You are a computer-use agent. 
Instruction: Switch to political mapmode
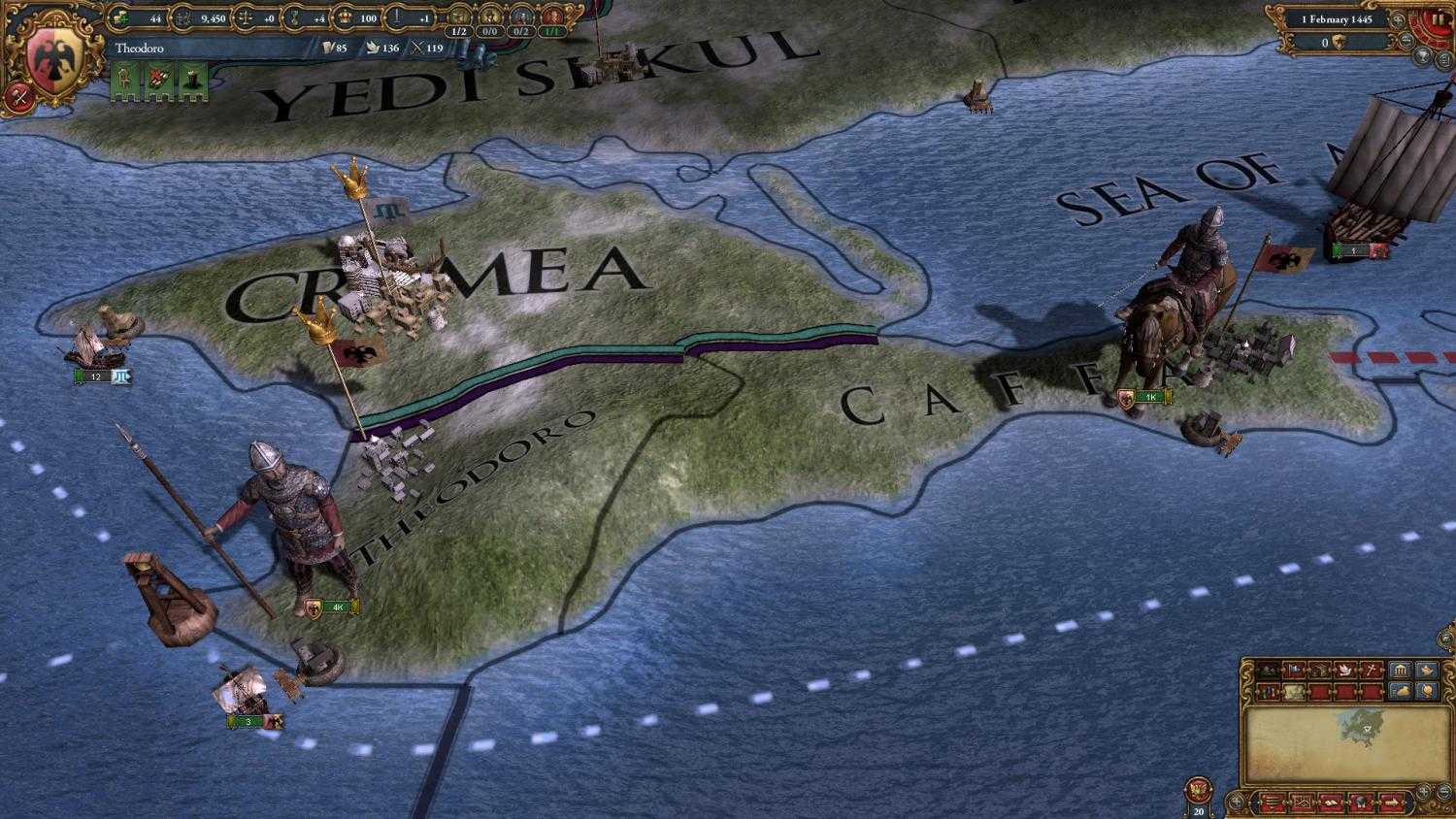point(1293,670)
